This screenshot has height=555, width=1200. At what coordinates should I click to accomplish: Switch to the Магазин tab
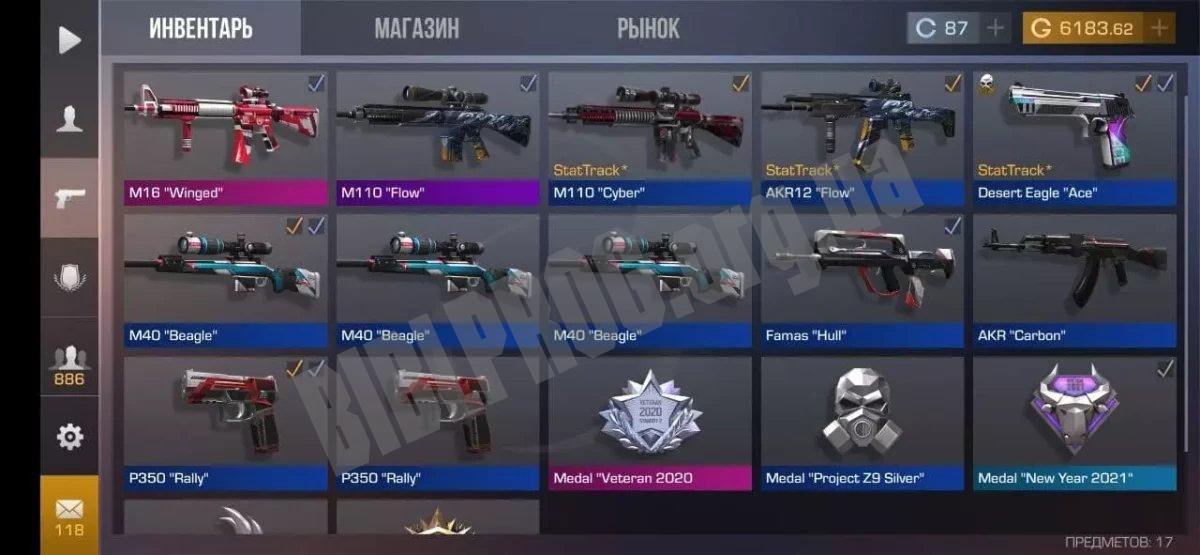417,28
